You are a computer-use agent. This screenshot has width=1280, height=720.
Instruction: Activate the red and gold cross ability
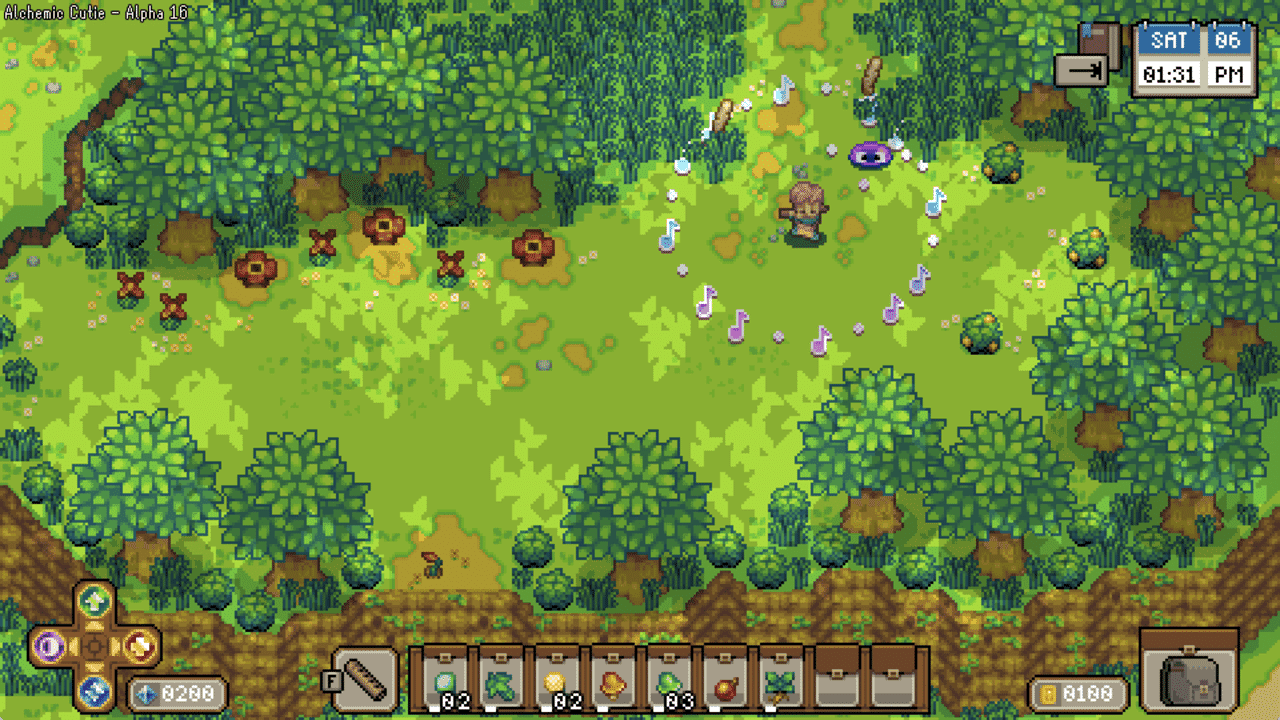click(x=141, y=646)
